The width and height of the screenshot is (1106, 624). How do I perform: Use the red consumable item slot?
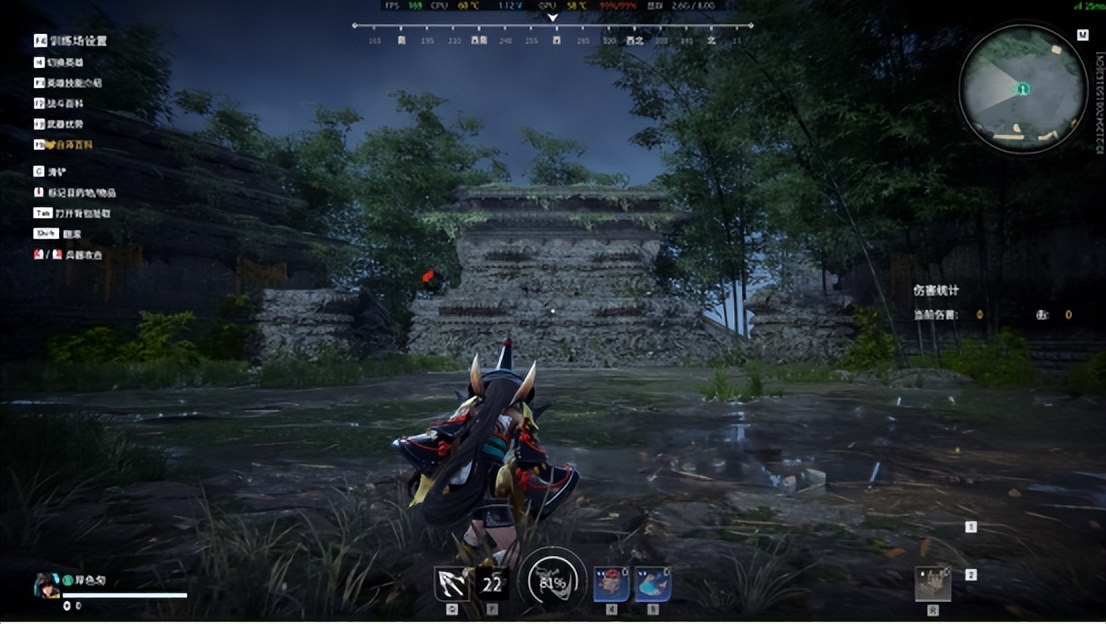(x=611, y=583)
